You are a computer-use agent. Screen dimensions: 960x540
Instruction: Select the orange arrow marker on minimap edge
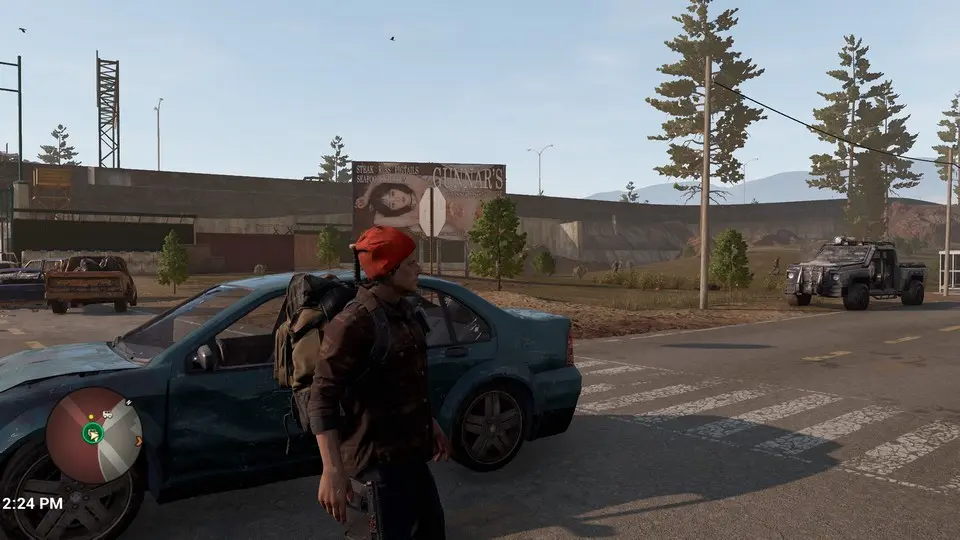coord(138,441)
